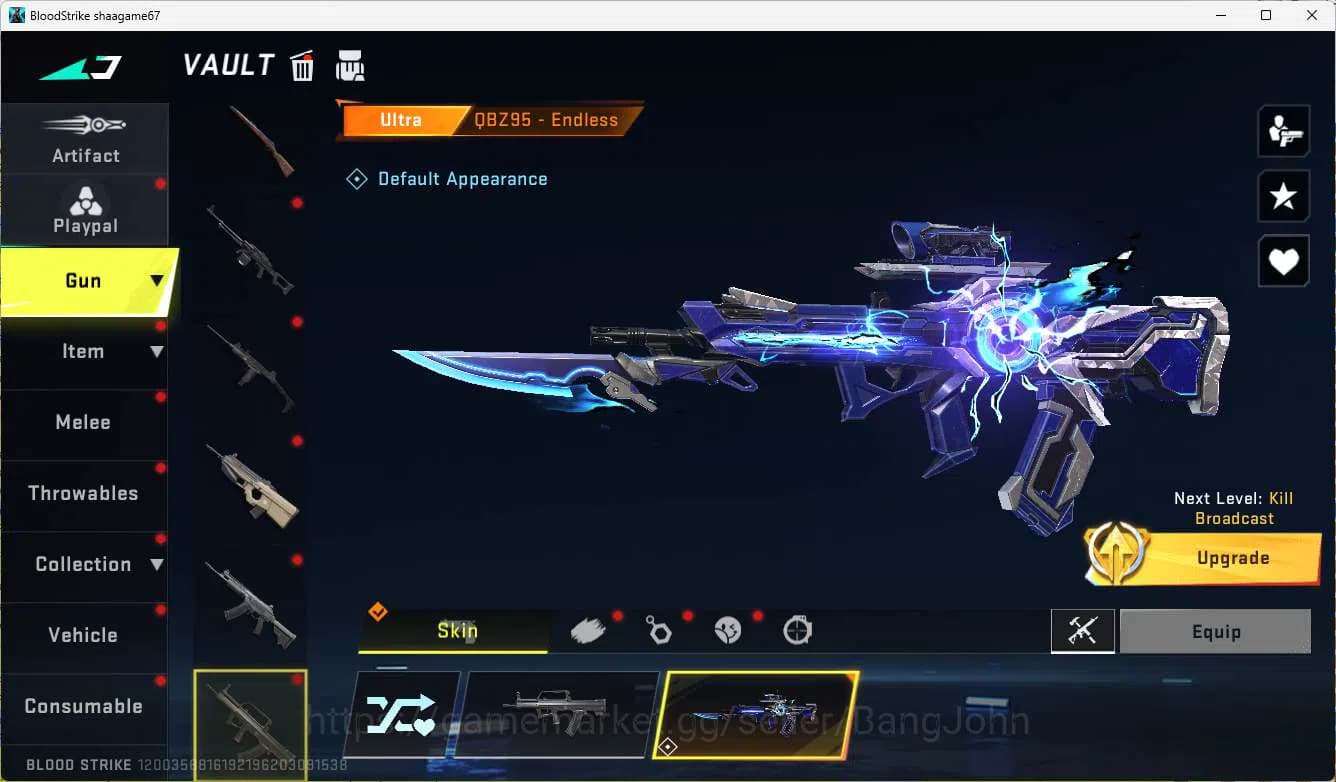Viewport: 1336px width, 782px height.
Task: Select the Scope reticle customization icon
Action: (796, 631)
